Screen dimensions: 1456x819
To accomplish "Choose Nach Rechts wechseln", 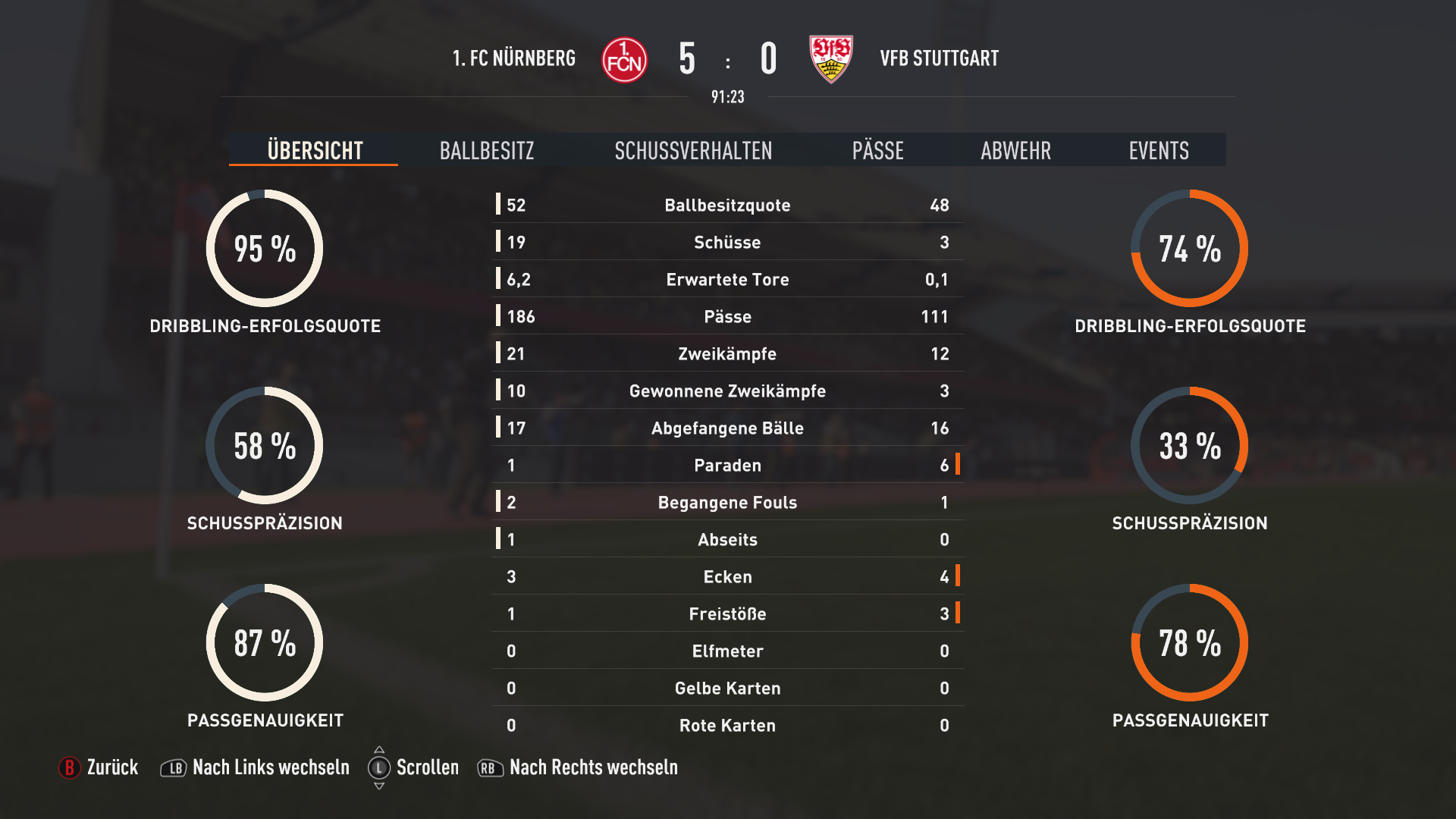I will (578, 767).
